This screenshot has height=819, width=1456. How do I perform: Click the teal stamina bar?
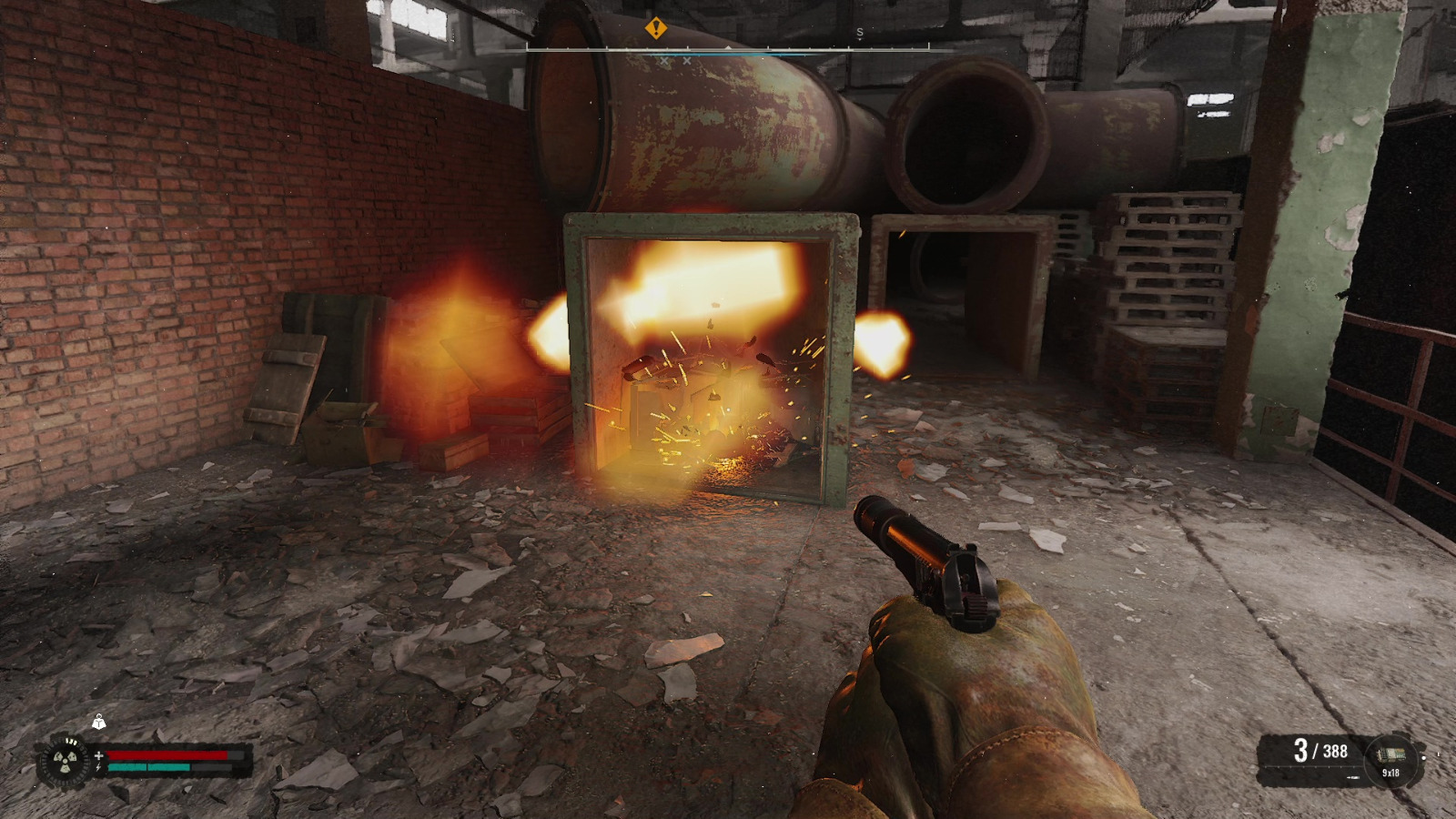pyautogui.click(x=148, y=767)
